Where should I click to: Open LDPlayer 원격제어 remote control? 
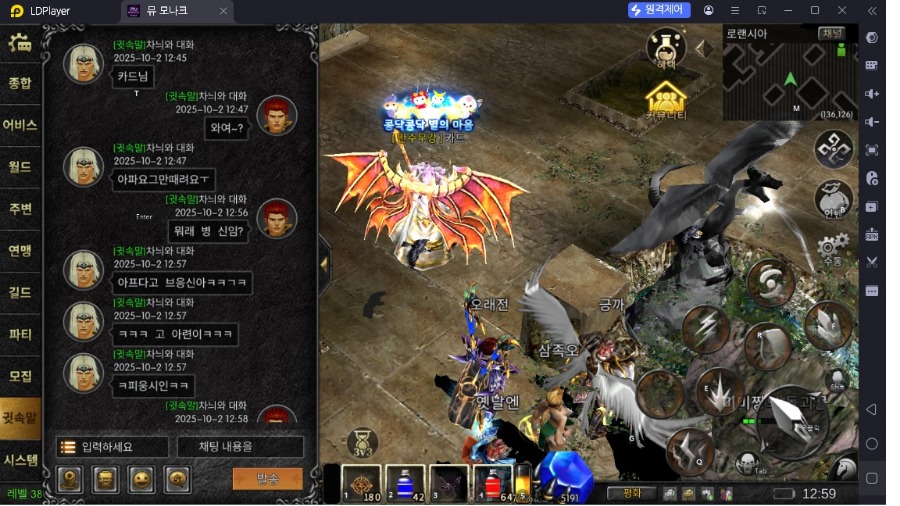coord(659,10)
